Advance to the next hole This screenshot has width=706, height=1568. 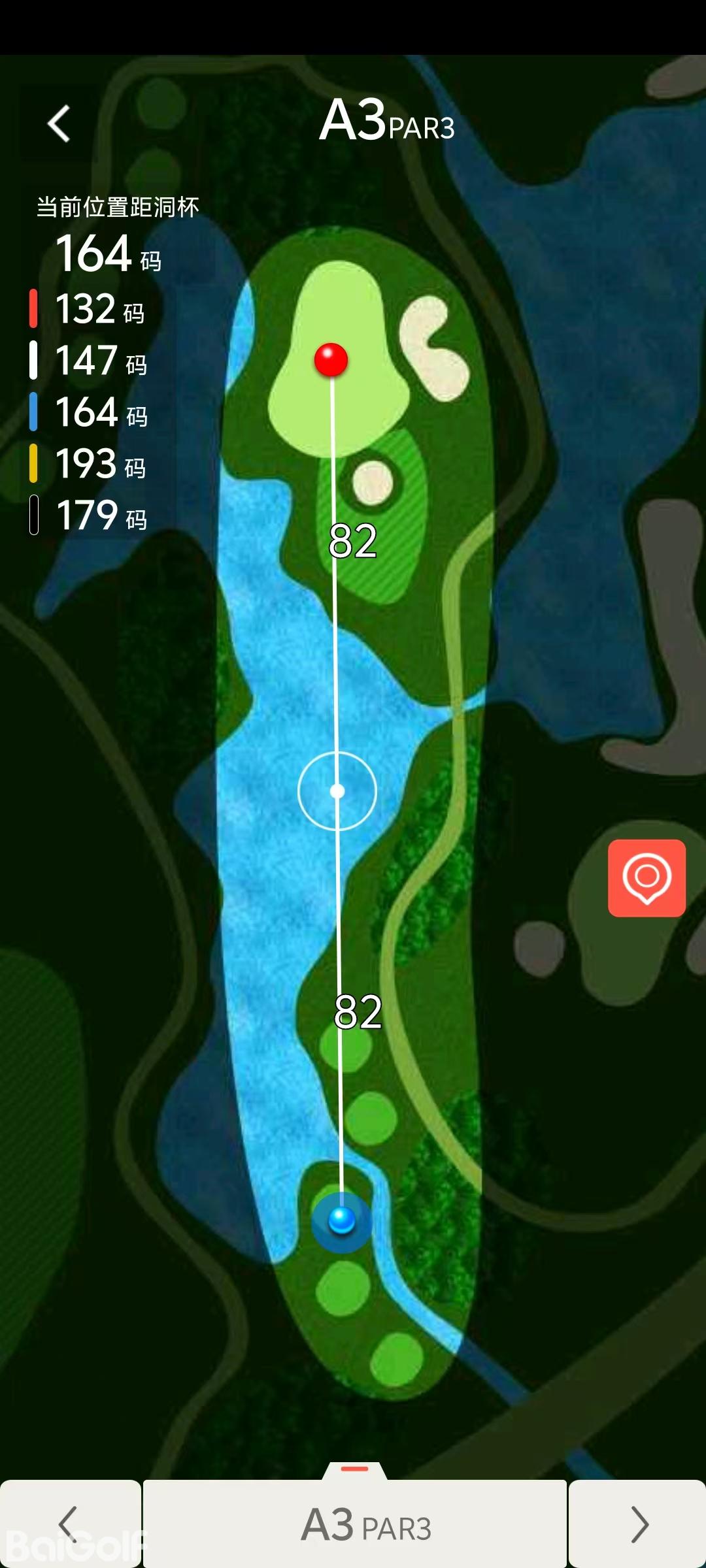[638, 1524]
